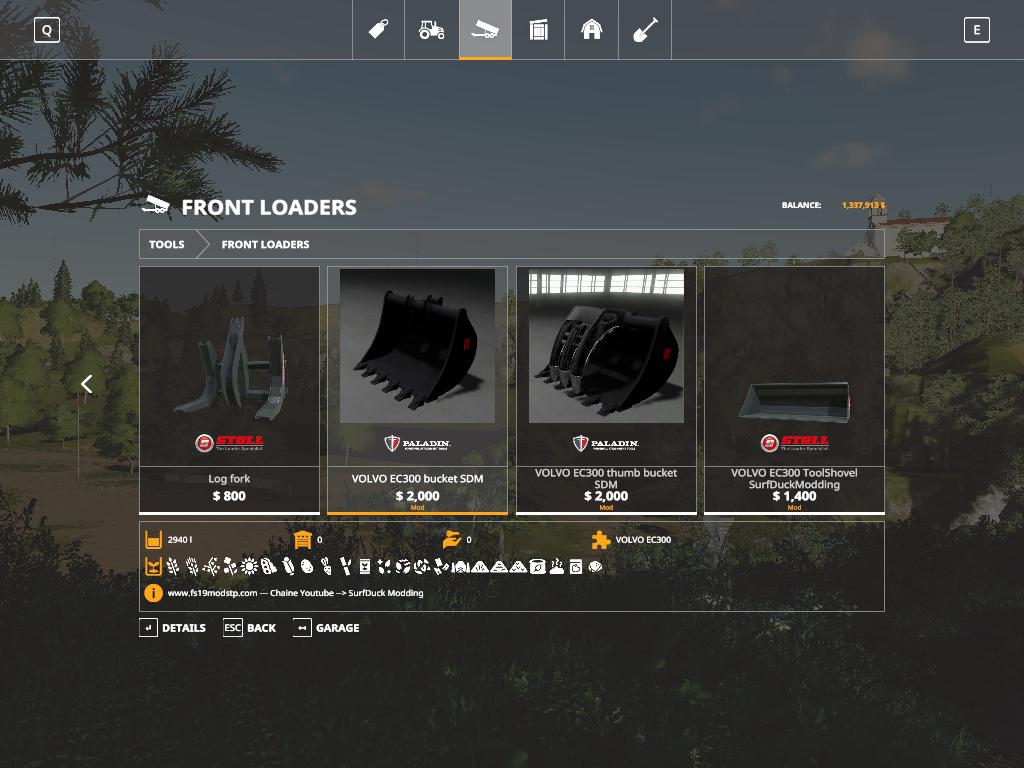Open the Garage view

click(x=326, y=628)
